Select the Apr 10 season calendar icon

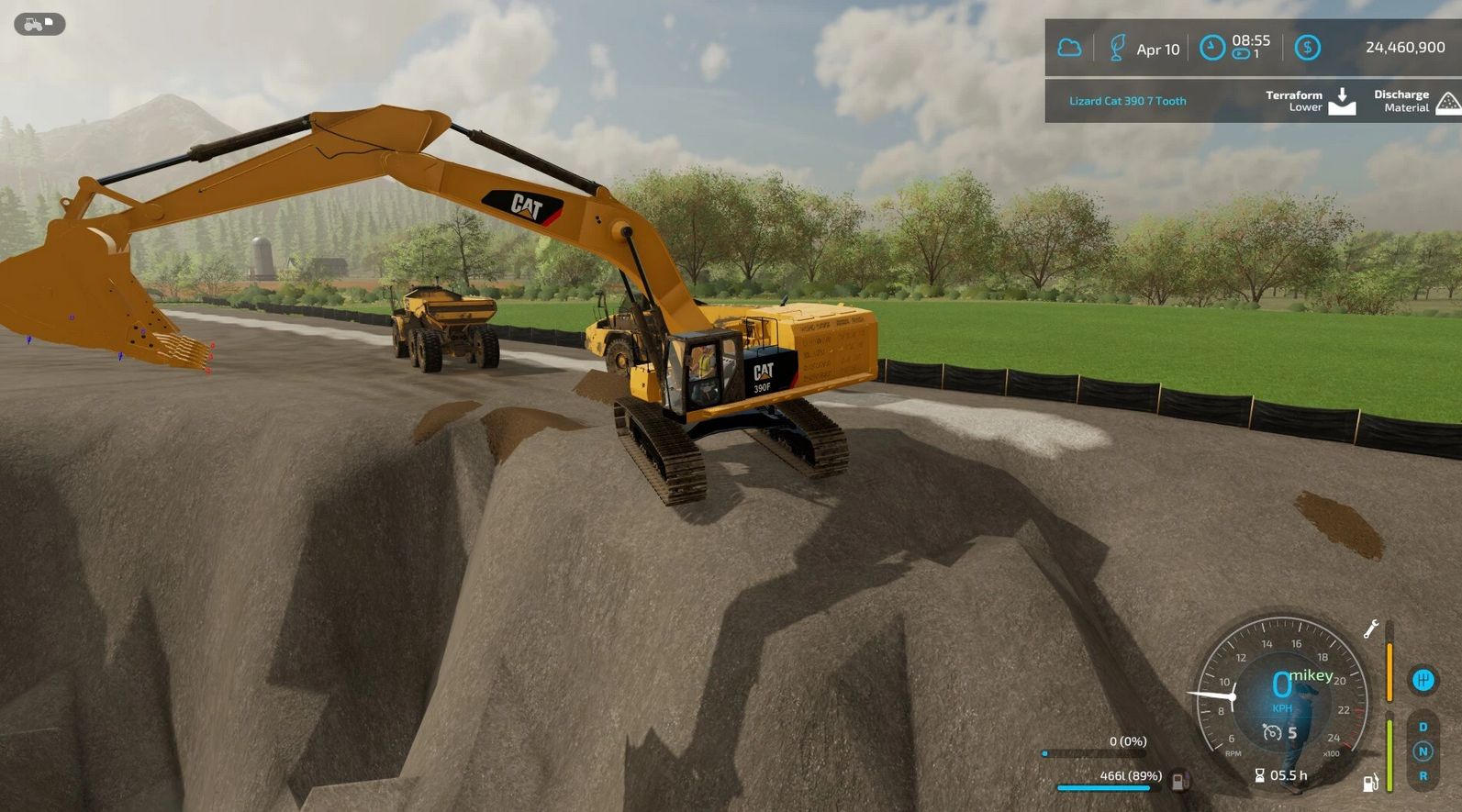click(x=1117, y=48)
